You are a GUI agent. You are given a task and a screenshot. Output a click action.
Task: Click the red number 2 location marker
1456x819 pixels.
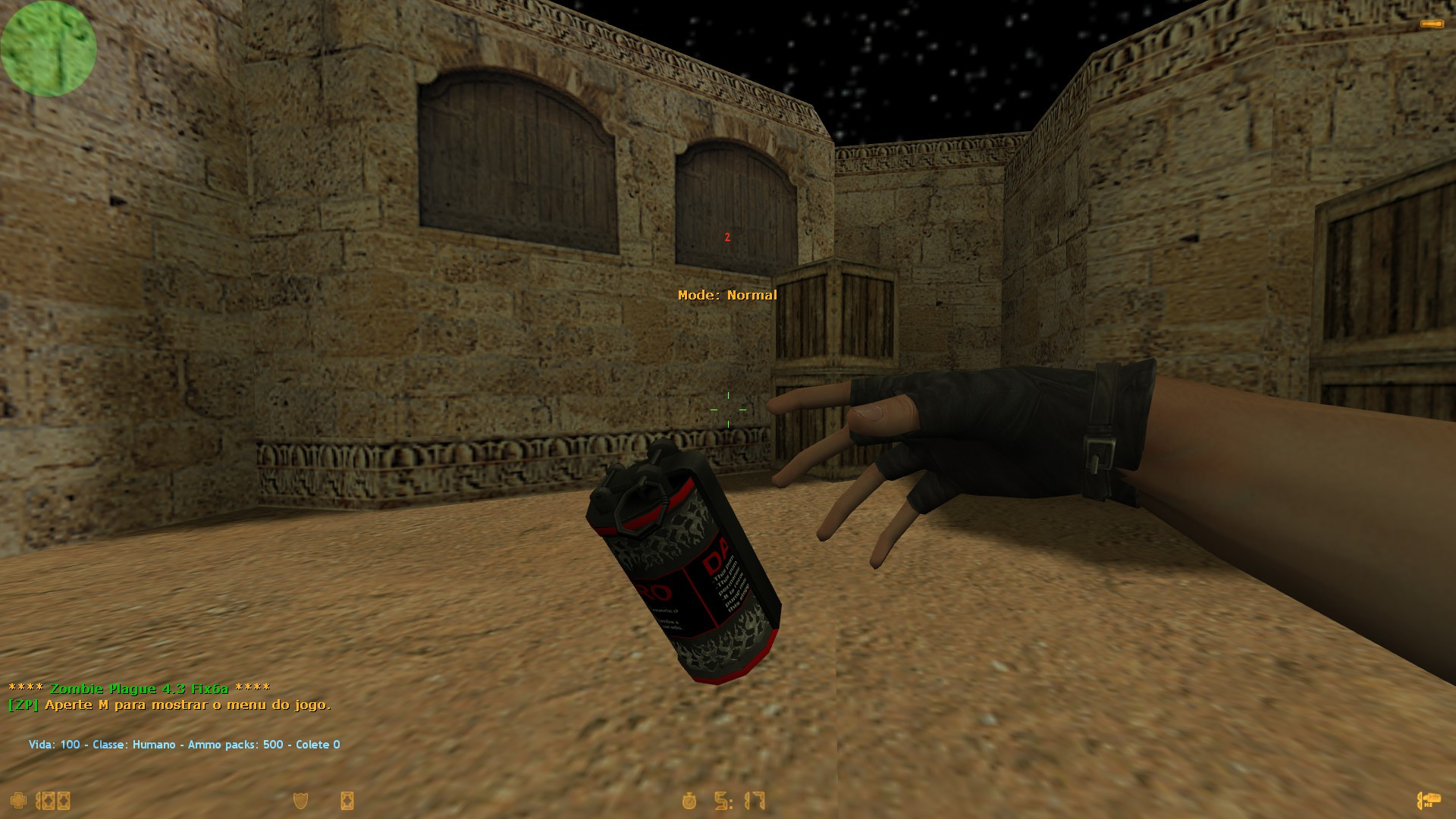pos(727,237)
